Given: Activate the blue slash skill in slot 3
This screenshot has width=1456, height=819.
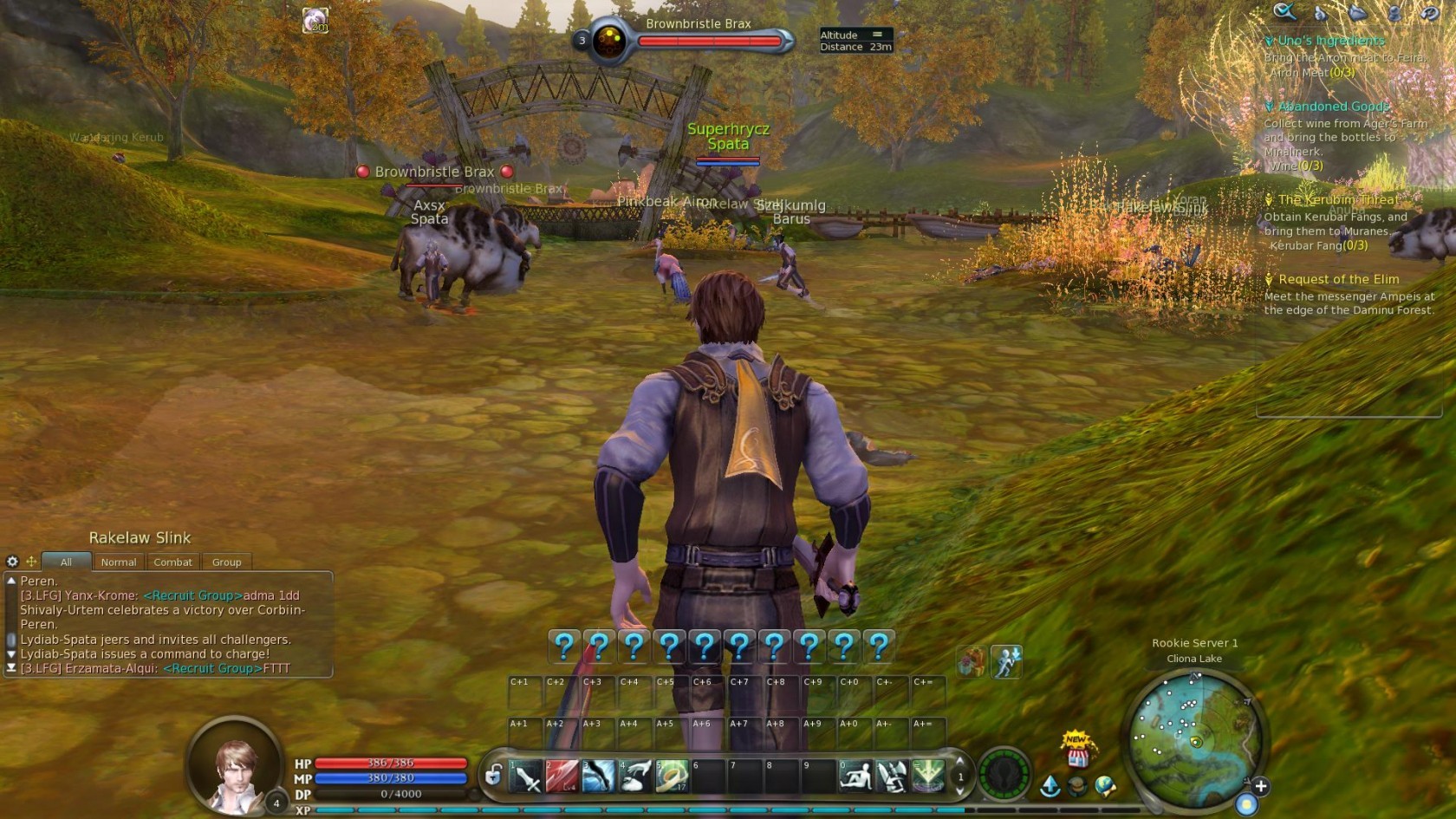Looking at the screenshot, I should click(x=598, y=777).
